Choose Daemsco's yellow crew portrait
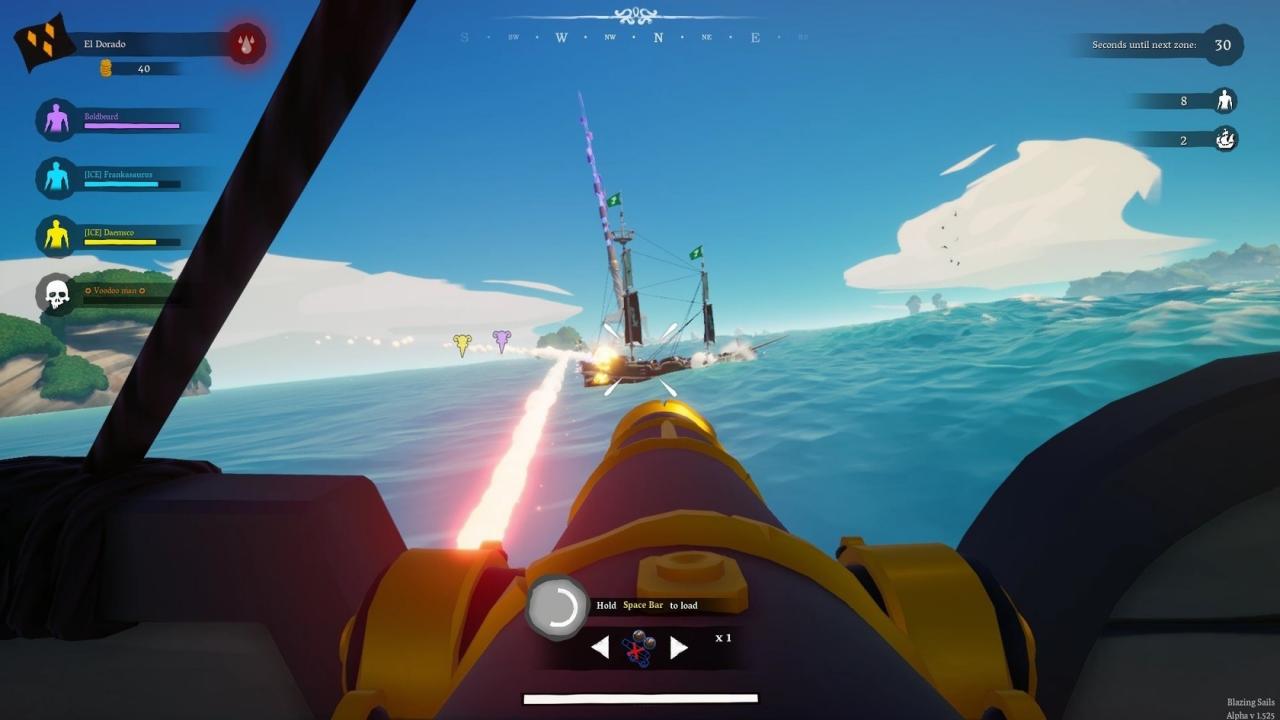The image size is (1280, 720). [57, 236]
